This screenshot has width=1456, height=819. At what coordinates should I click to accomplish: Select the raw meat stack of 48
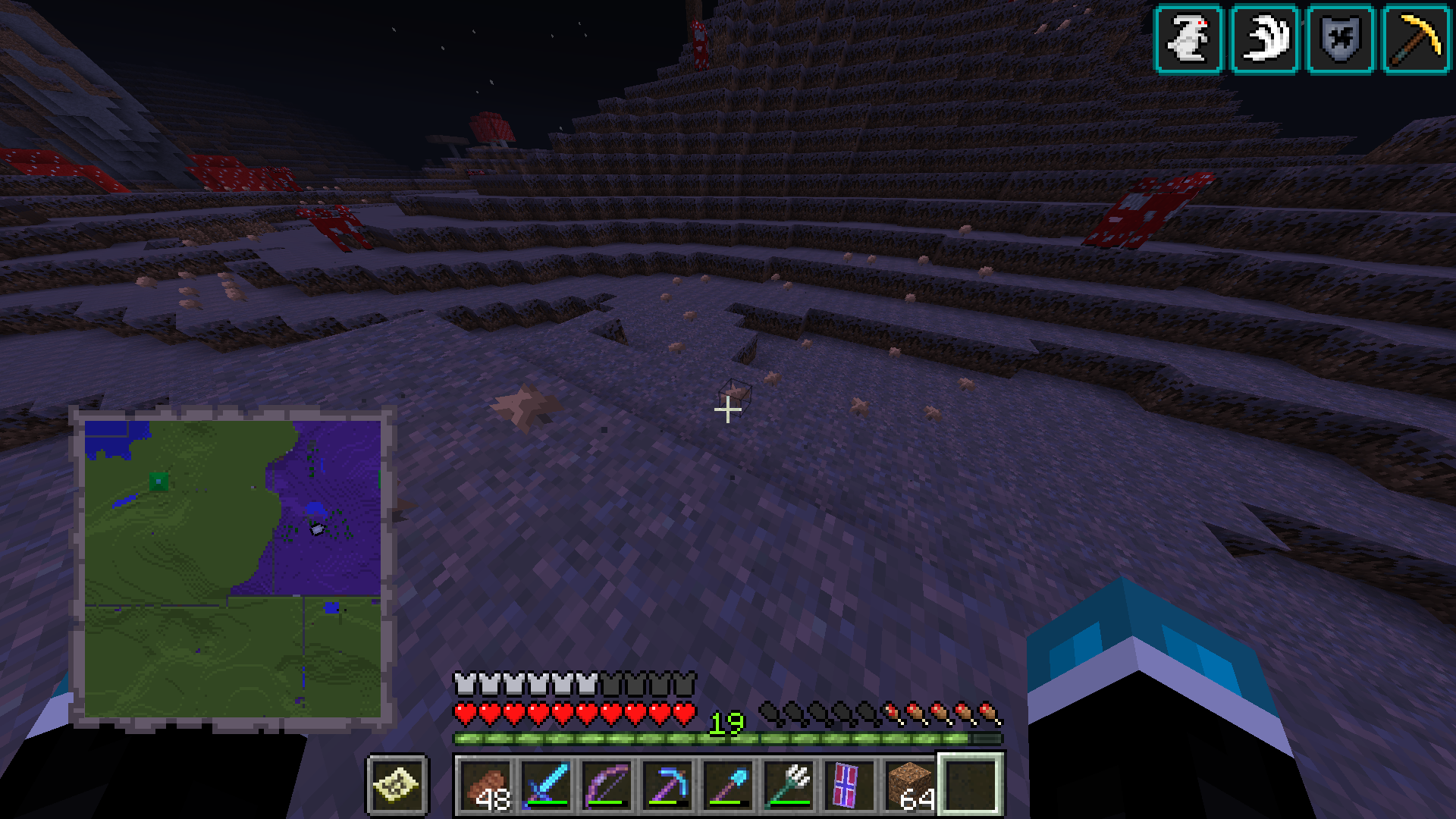pyautogui.click(x=486, y=785)
